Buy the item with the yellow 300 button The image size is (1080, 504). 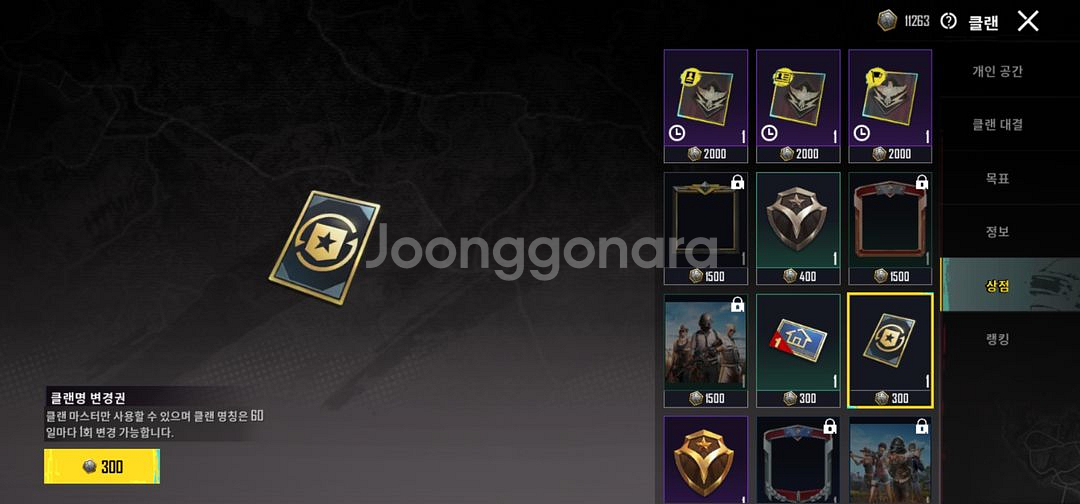(102, 467)
